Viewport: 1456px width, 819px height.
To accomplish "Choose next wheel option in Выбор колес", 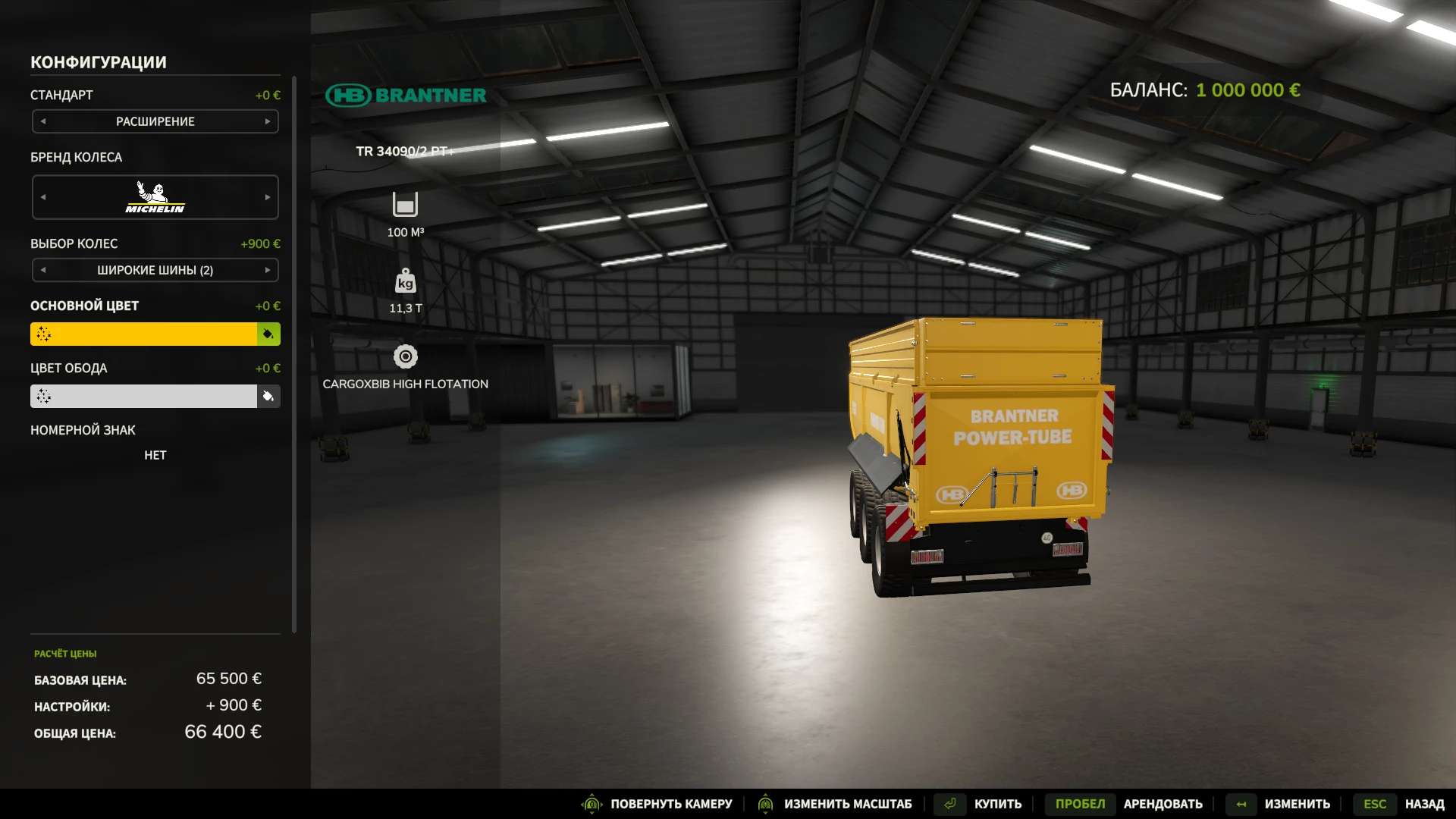I will pos(268,270).
